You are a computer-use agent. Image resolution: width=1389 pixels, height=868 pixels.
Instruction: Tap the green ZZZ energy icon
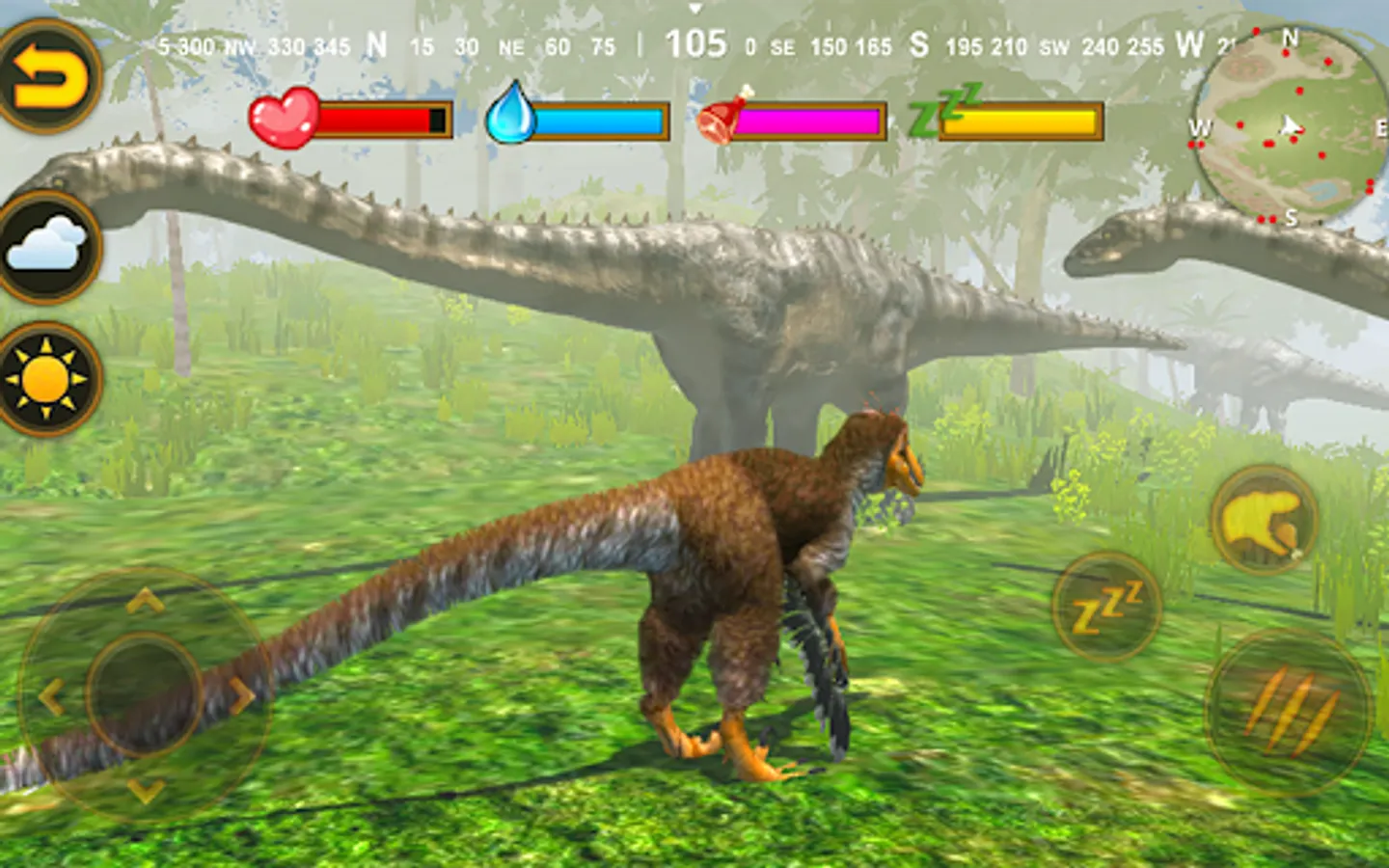[x=943, y=109]
